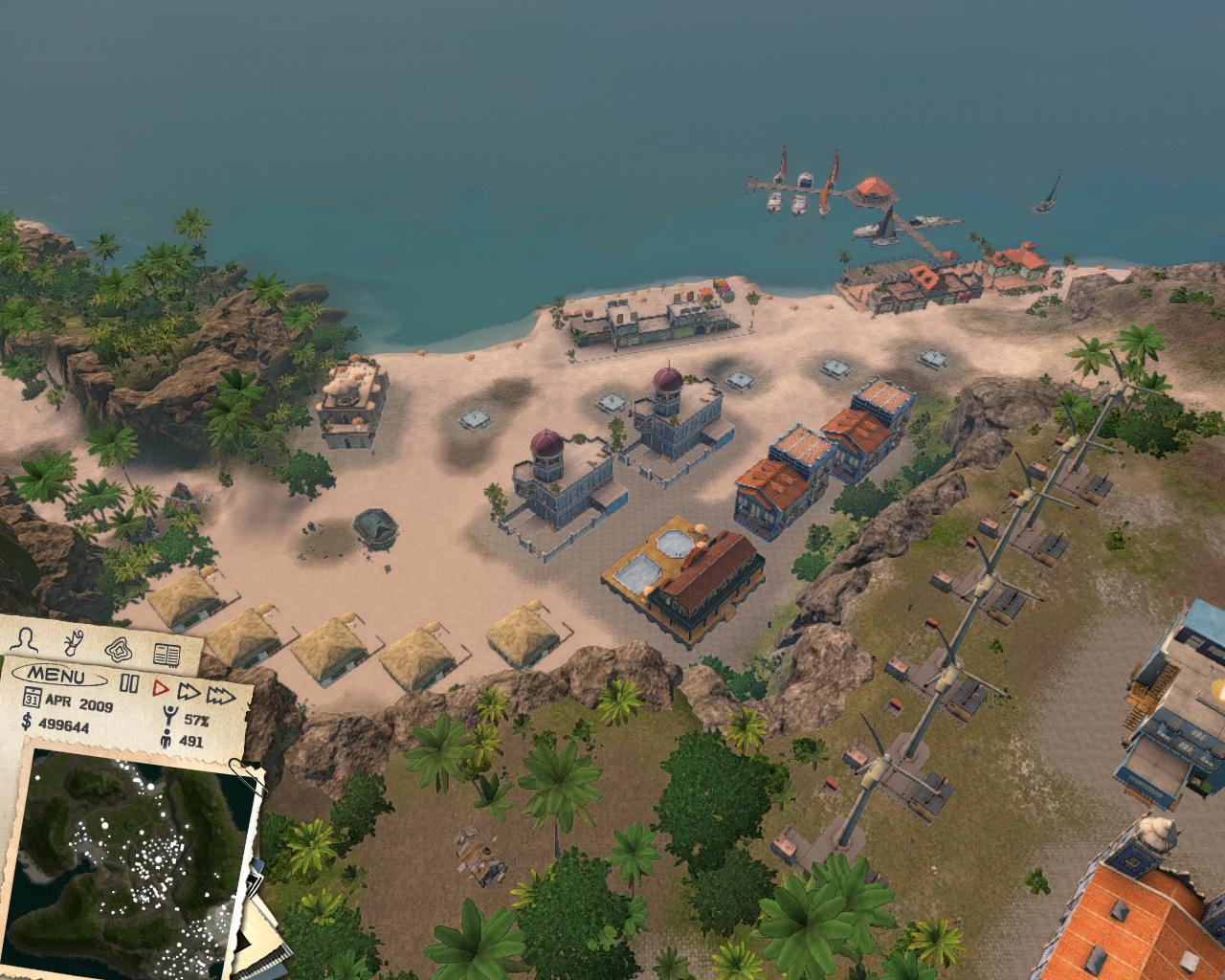
Task: Click the cheering citizen icon next to 57%
Action: [x=170, y=713]
